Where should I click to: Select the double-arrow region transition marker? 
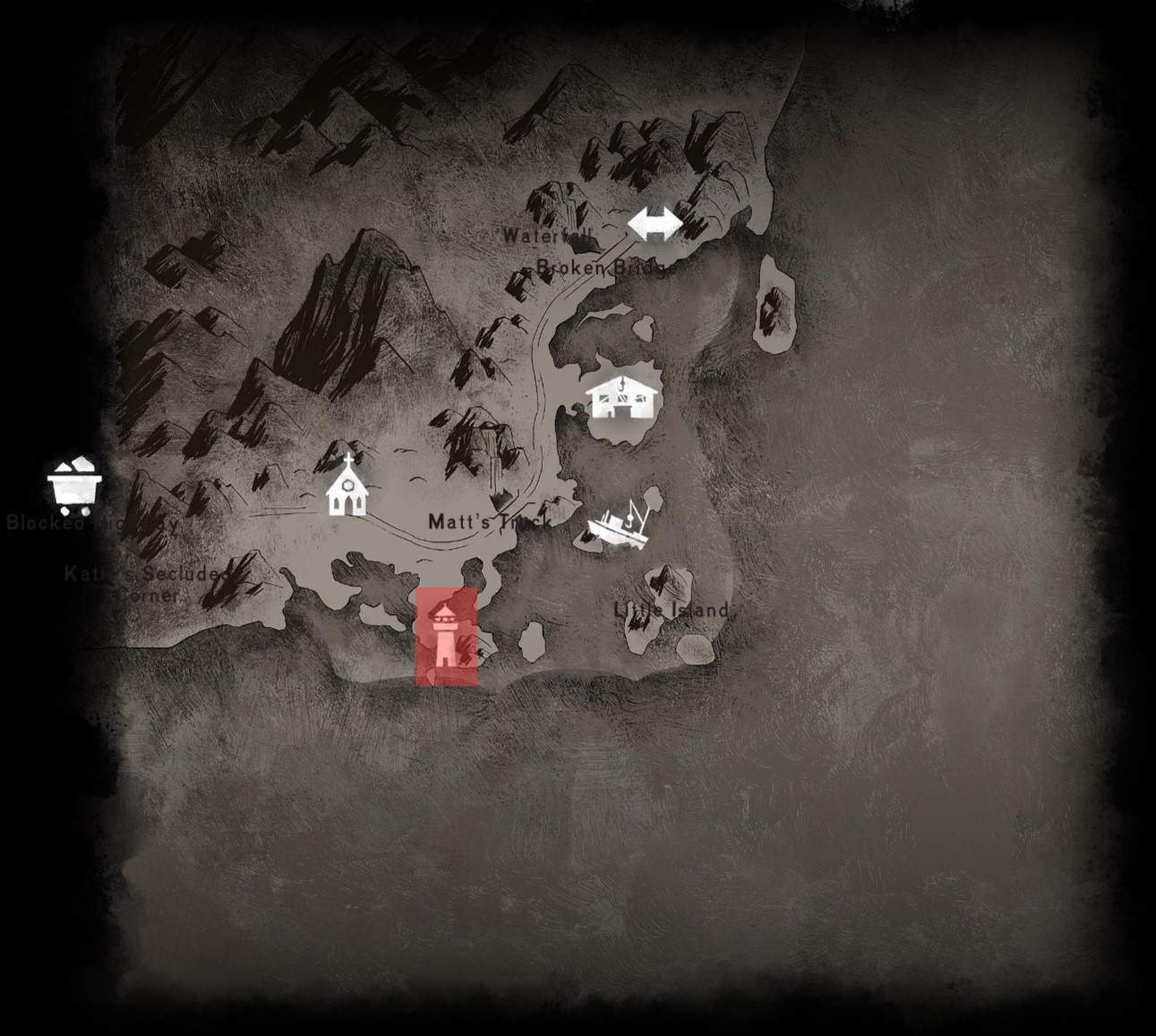(655, 224)
